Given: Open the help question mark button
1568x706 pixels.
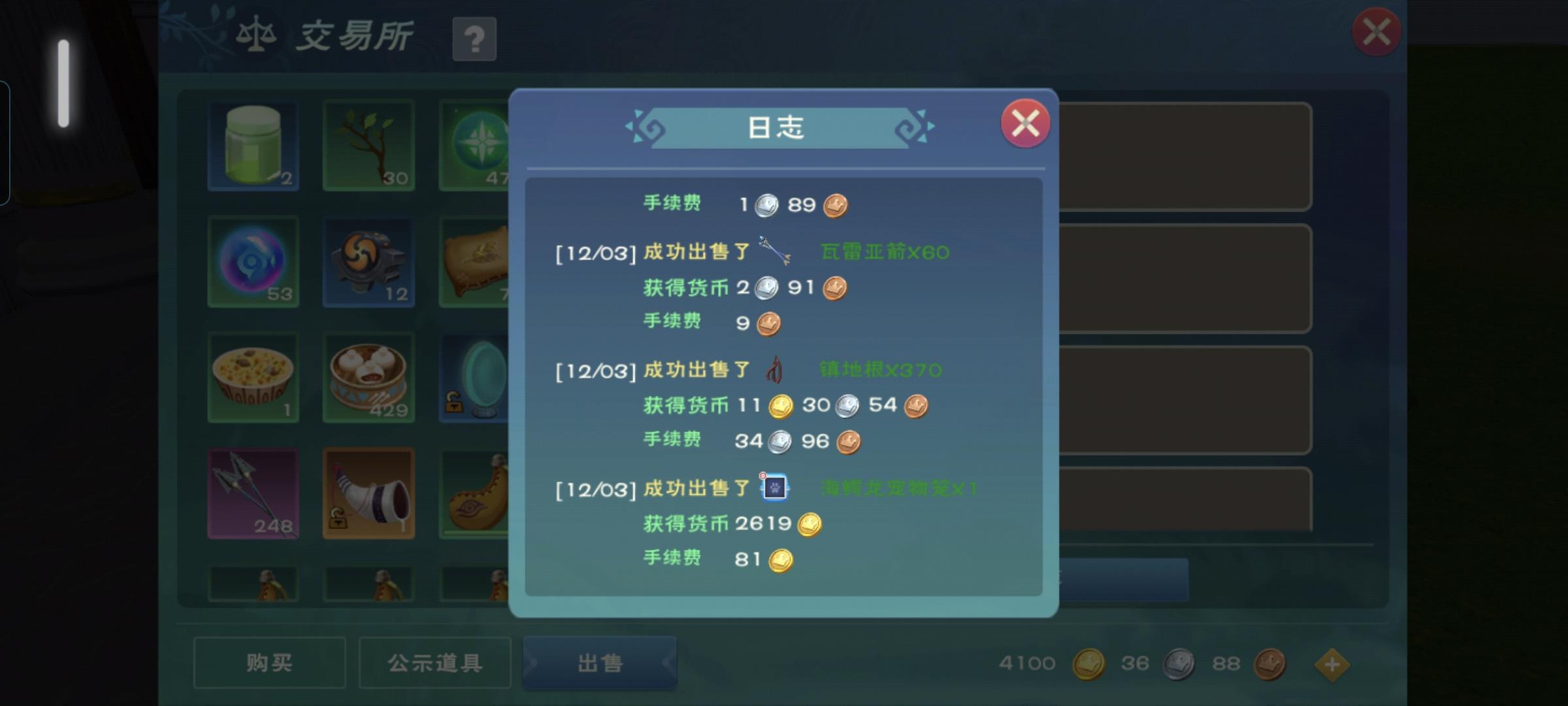Looking at the screenshot, I should click(475, 41).
